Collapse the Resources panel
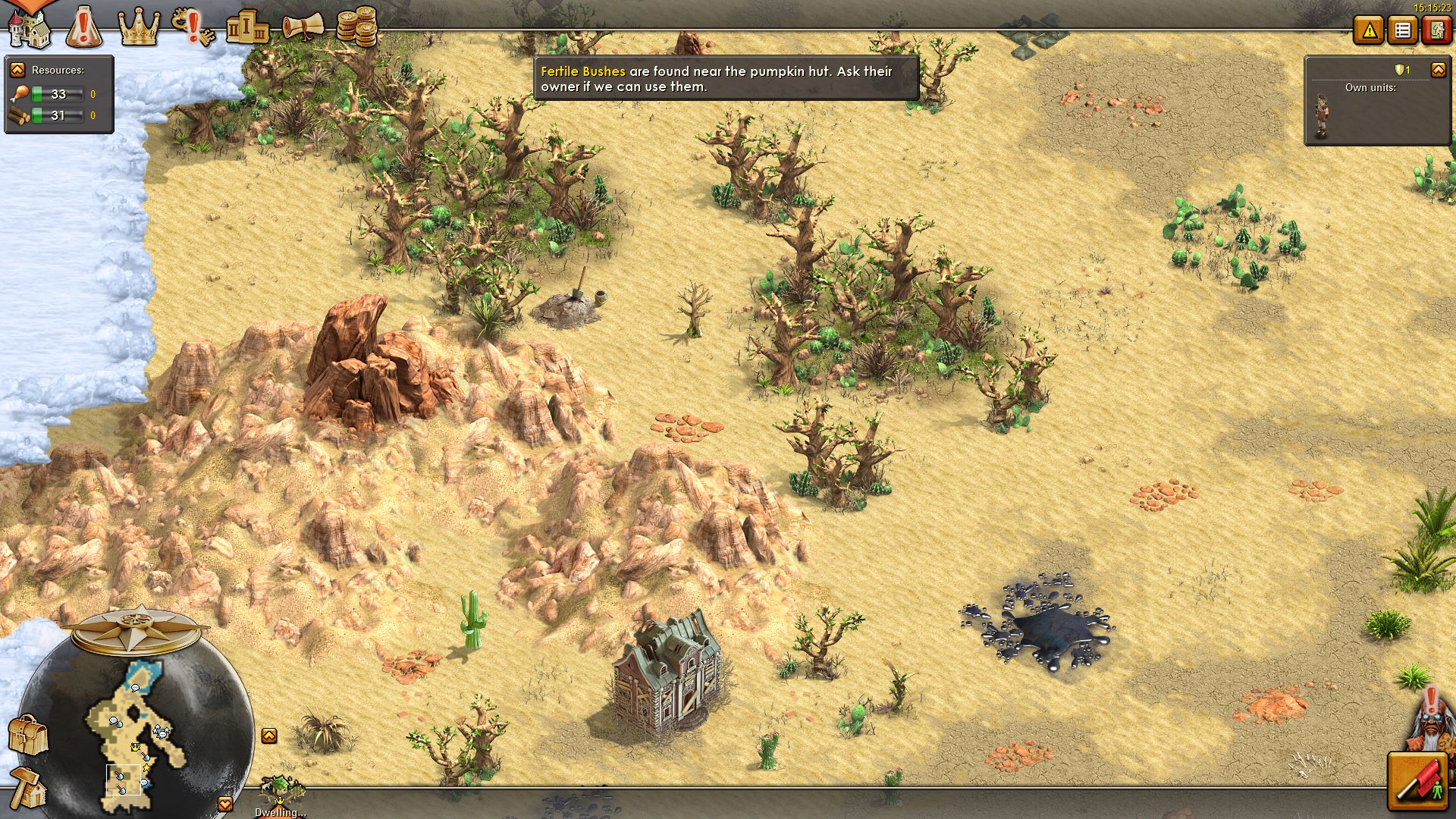 [17, 70]
